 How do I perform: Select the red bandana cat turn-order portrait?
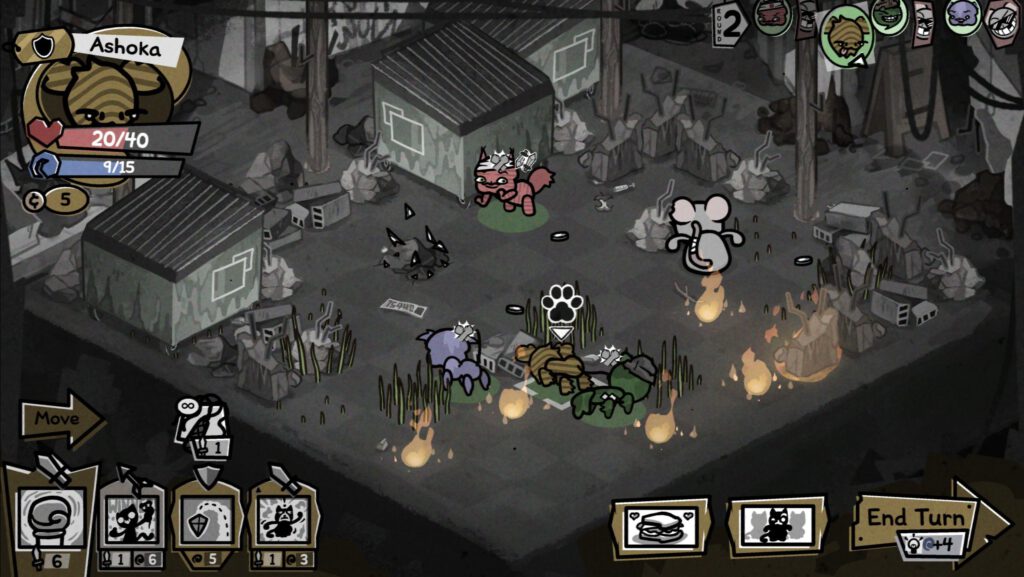pyautogui.click(x=772, y=16)
